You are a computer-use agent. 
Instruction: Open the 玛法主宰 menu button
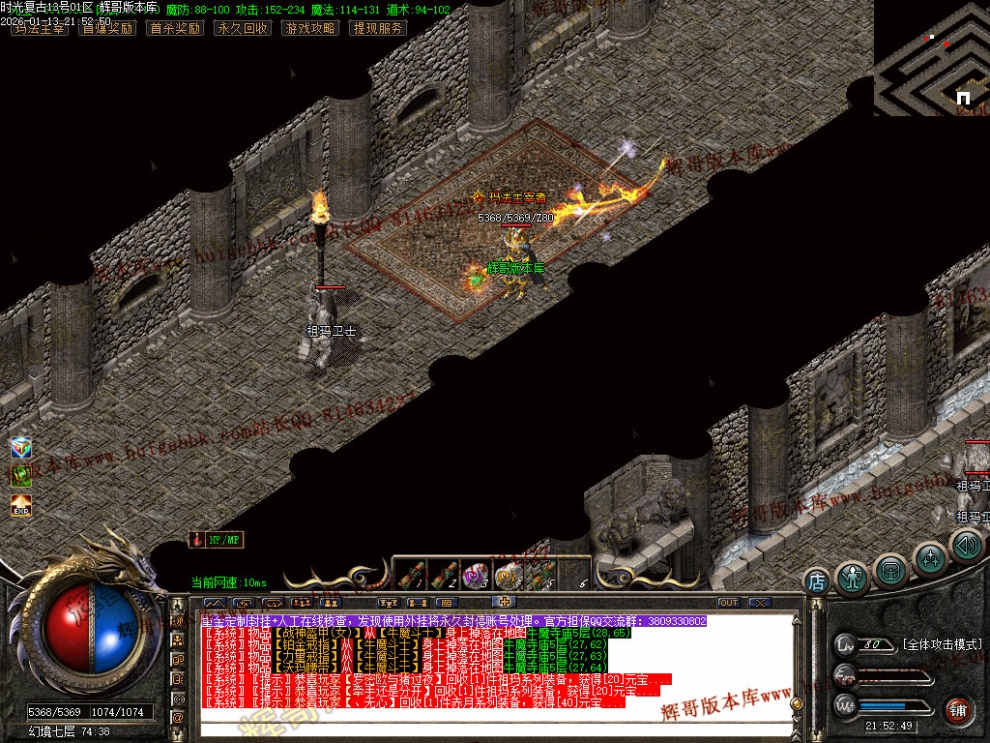tap(39, 28)
